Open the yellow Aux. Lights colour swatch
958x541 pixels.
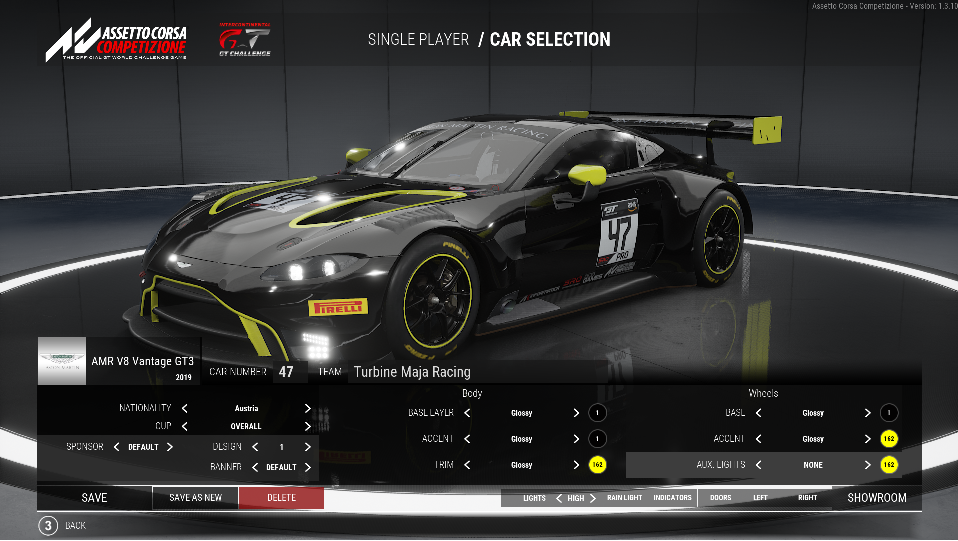(888, 465)
